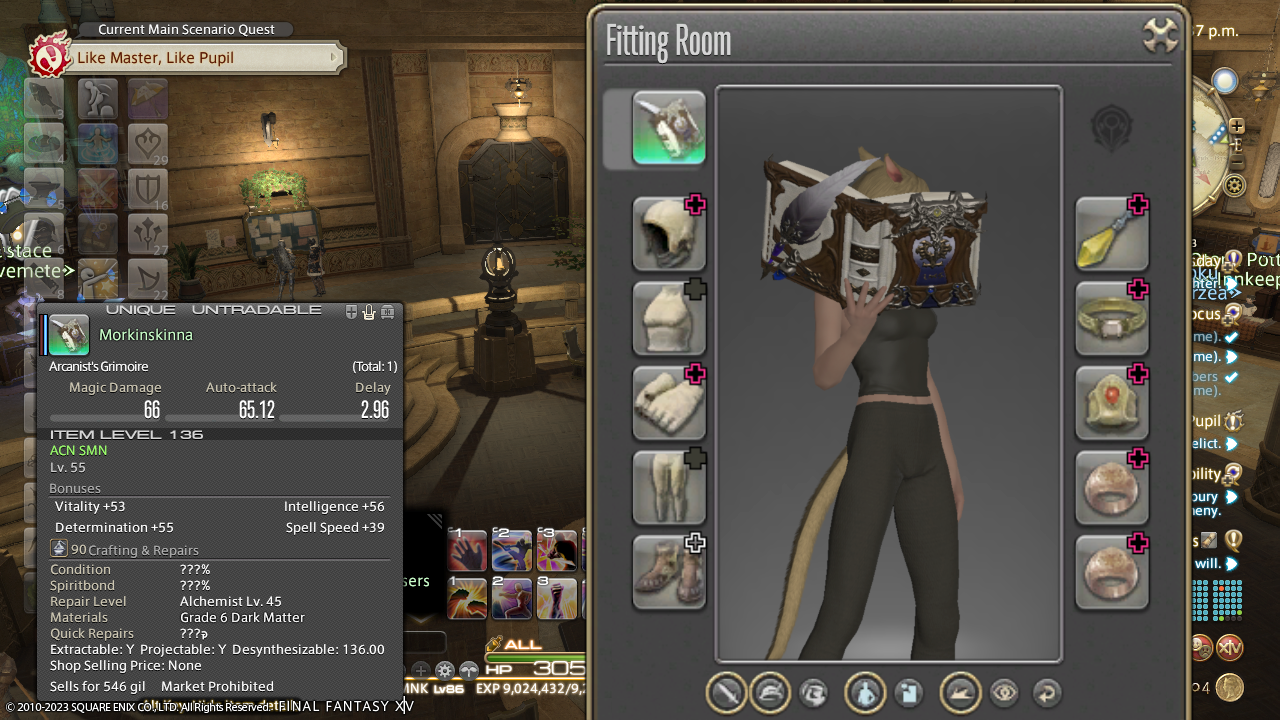This screenshot has width=1280, height=720.
Task: Choose the gold choker necklace slot
Action: [x=1111, y=318]
